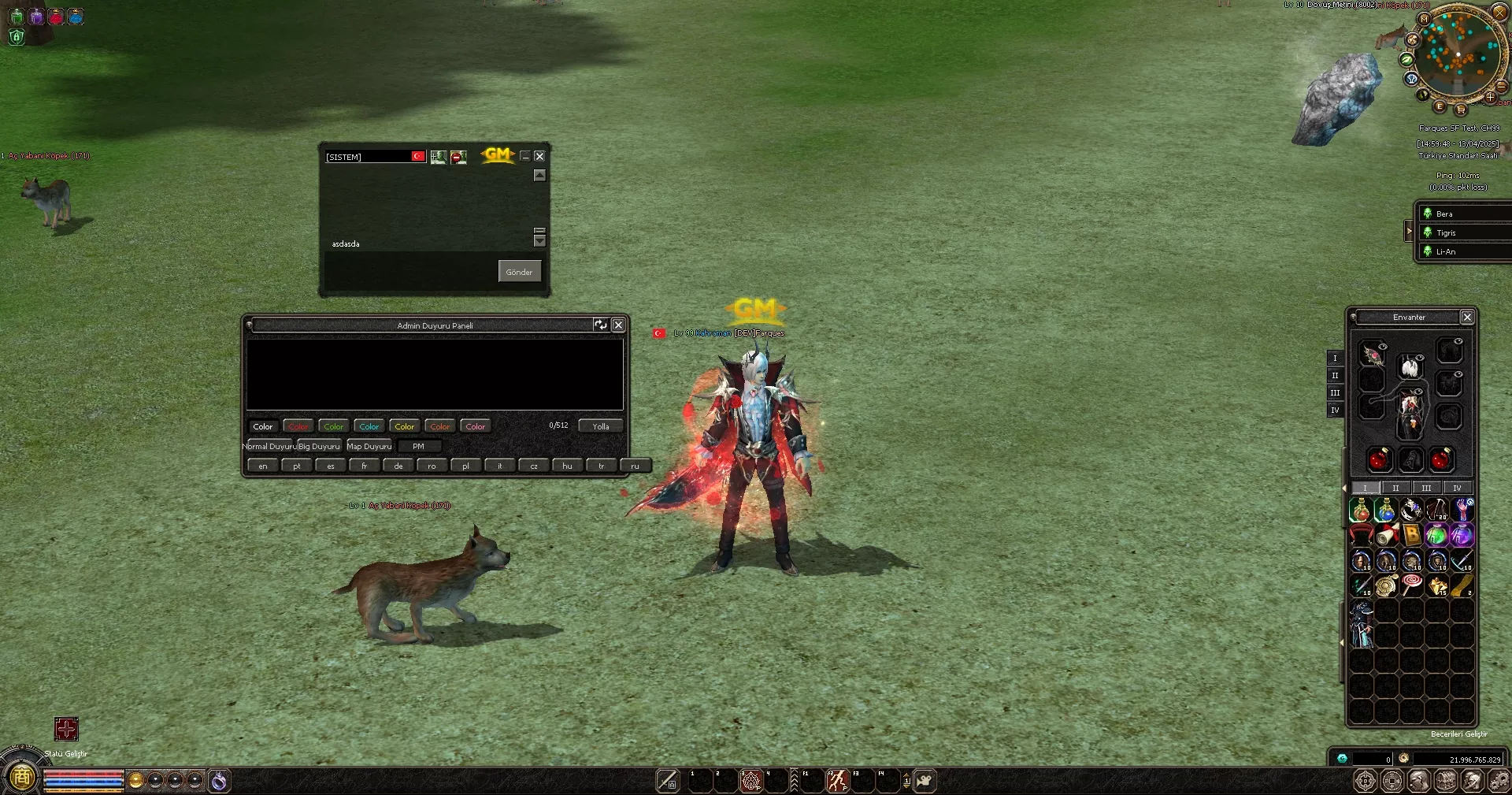
Task: Open inventory tab II
Action: click(1395, 488)
